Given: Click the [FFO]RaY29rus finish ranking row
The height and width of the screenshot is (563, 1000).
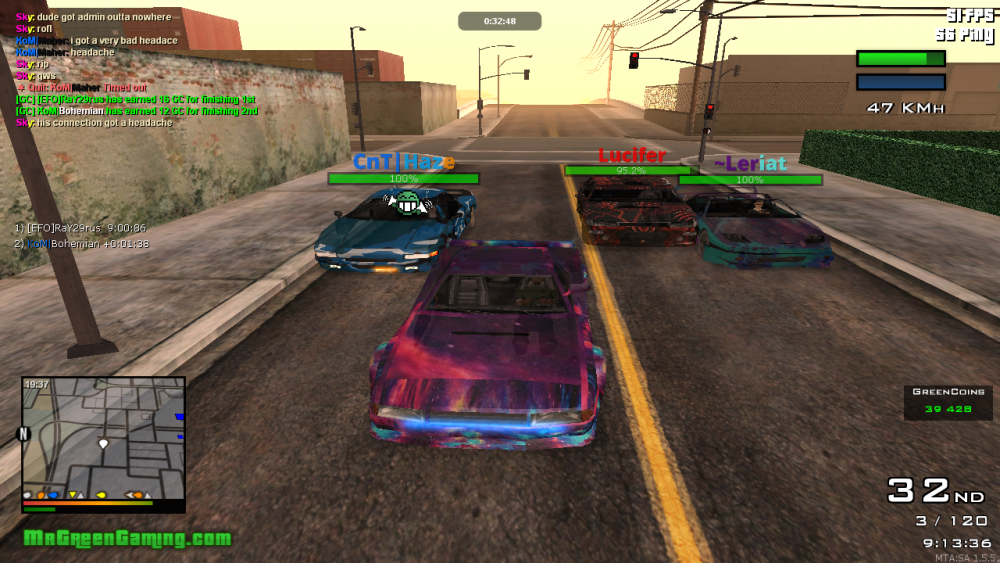Looking at the screenshot, I should [81, 228].
